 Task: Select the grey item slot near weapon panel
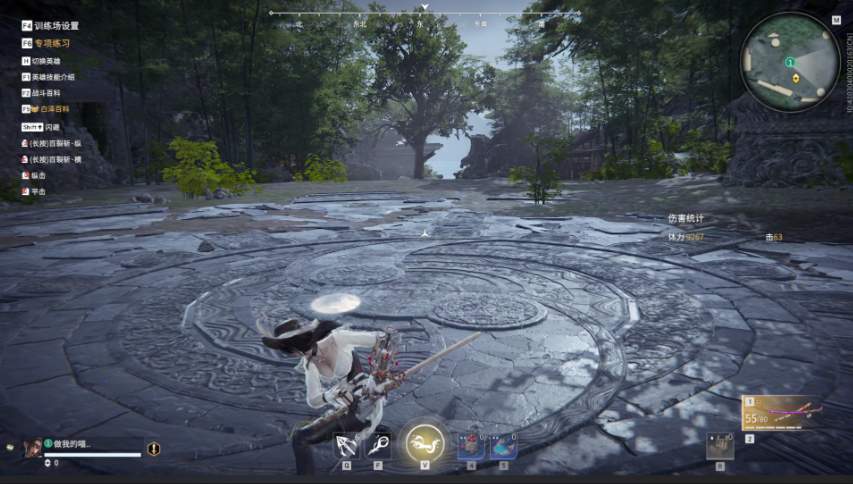click(719, 446)
